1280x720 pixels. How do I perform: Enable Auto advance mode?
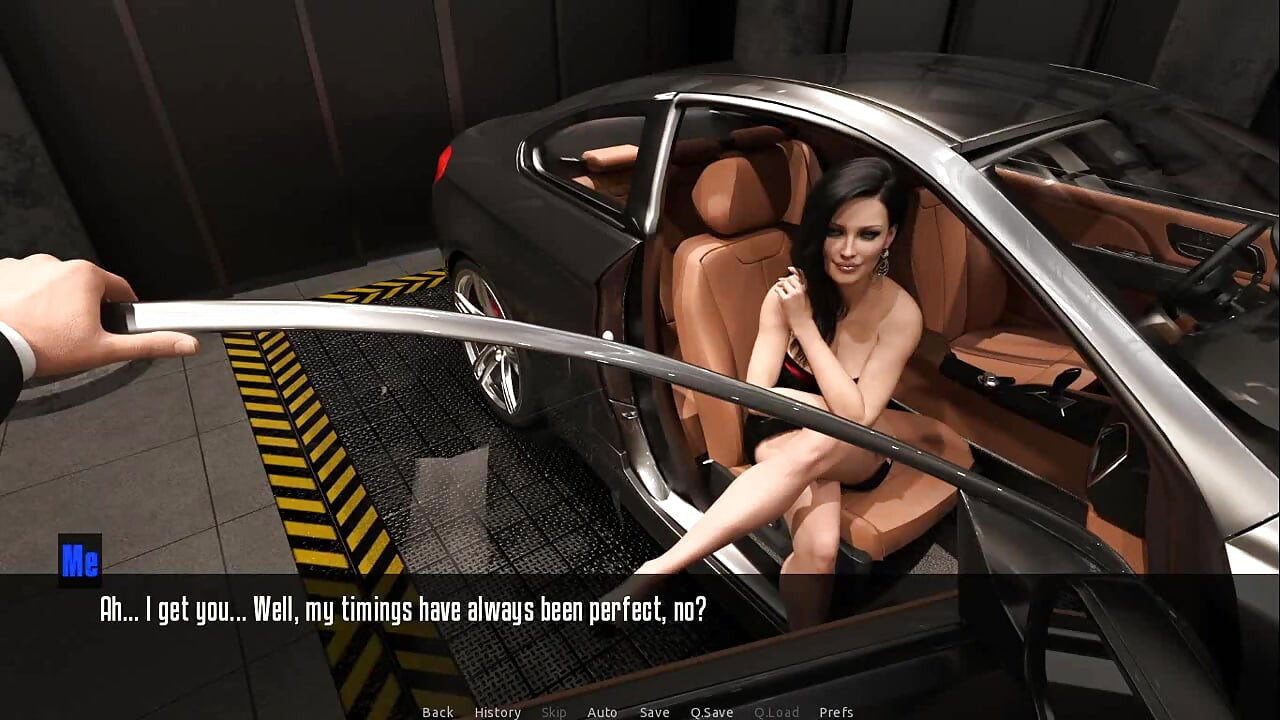pyautogui.click(x=602, y=712)
